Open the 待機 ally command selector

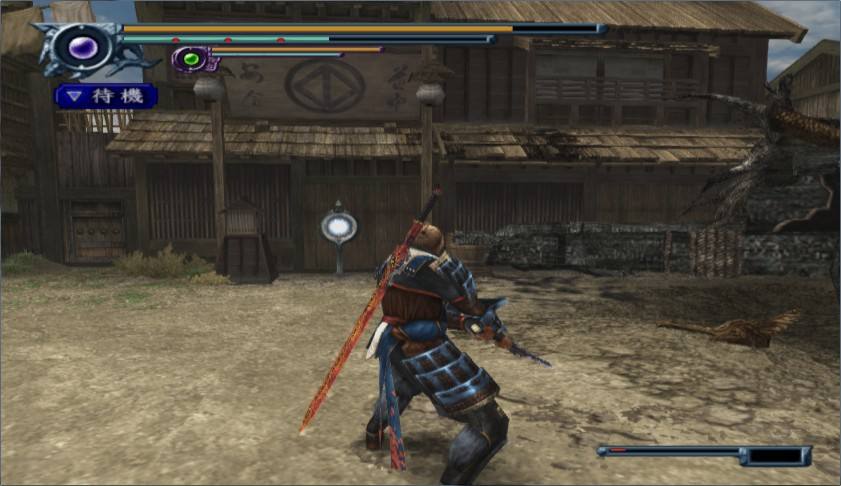click(x=106, y=96)
